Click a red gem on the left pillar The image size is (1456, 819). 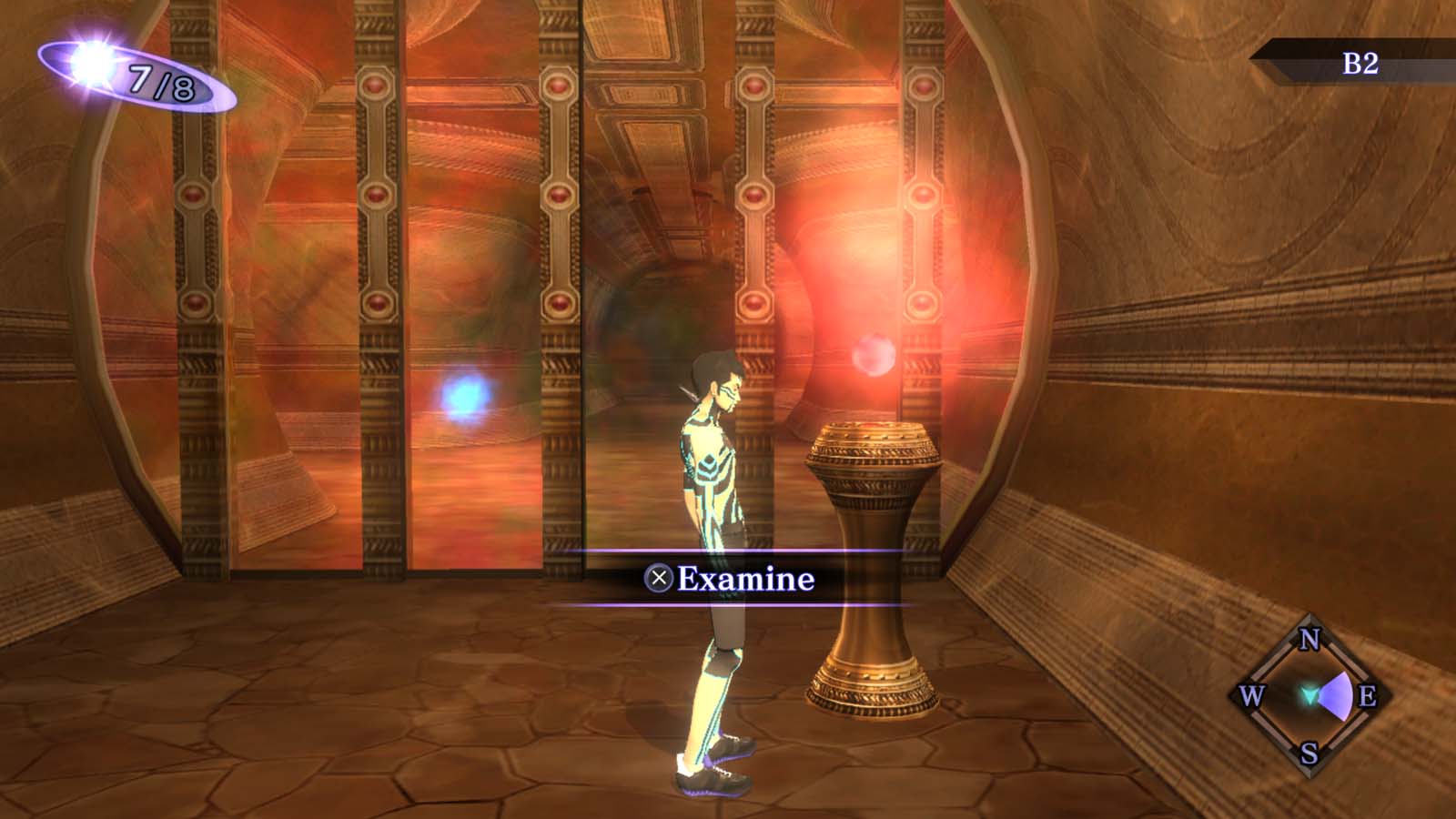click(x=192, y=193)
